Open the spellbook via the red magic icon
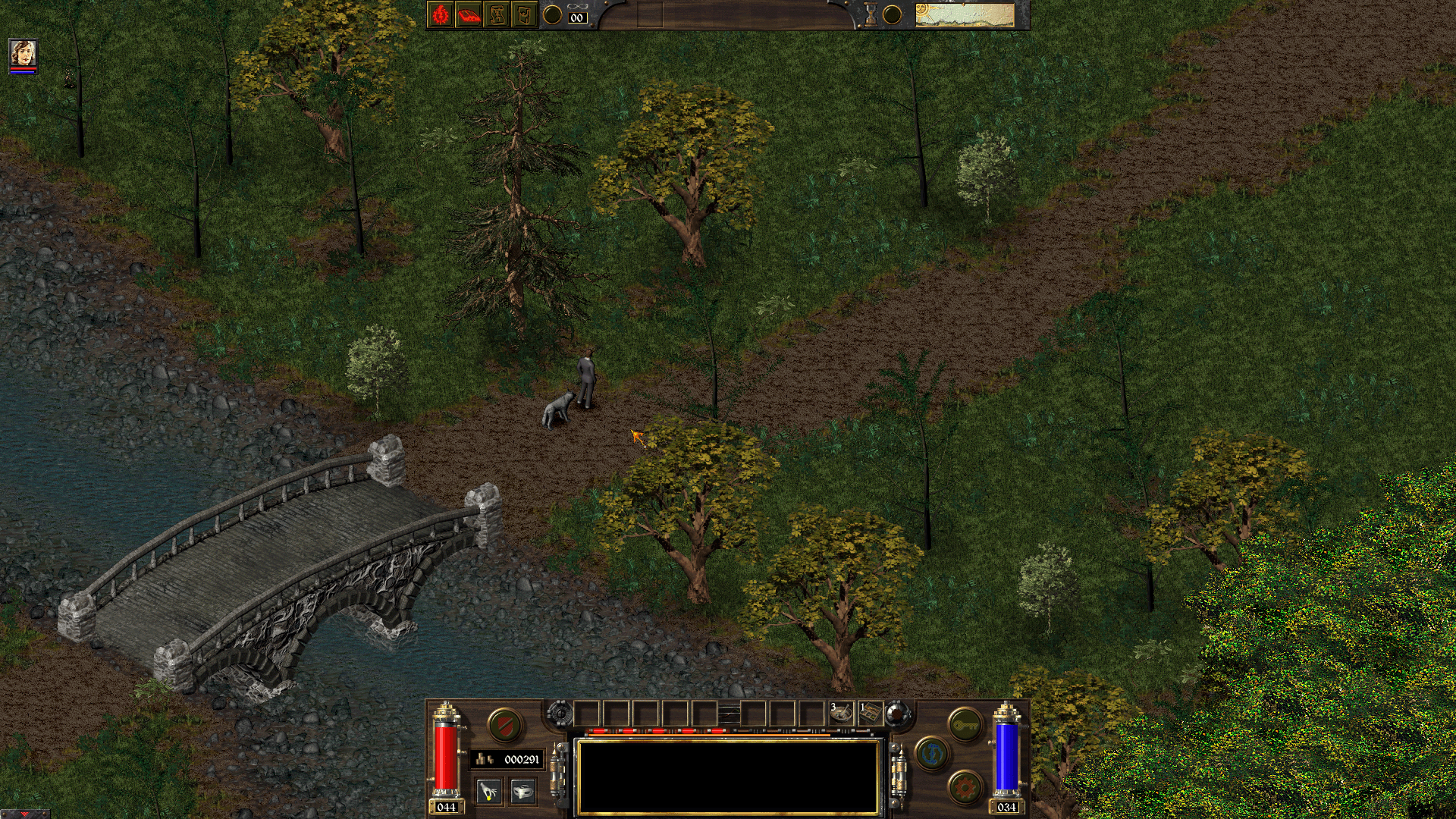1456x819 pixels. (x=441, y=13)
